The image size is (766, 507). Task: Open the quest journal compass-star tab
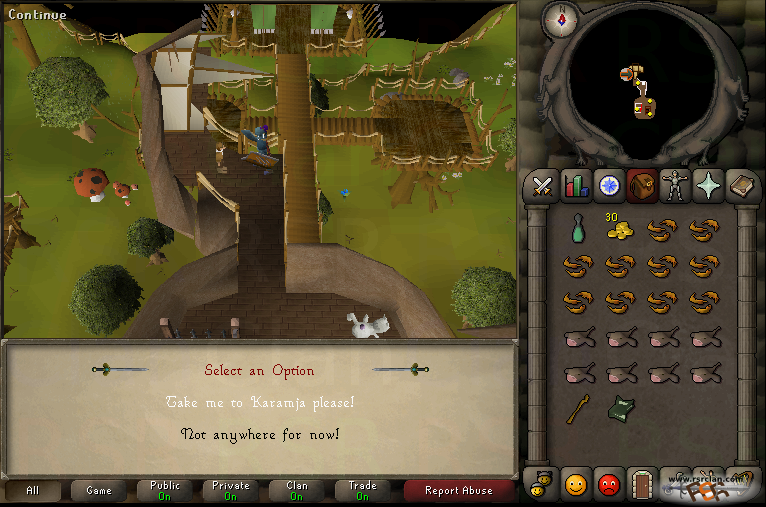tap(608, 186)
